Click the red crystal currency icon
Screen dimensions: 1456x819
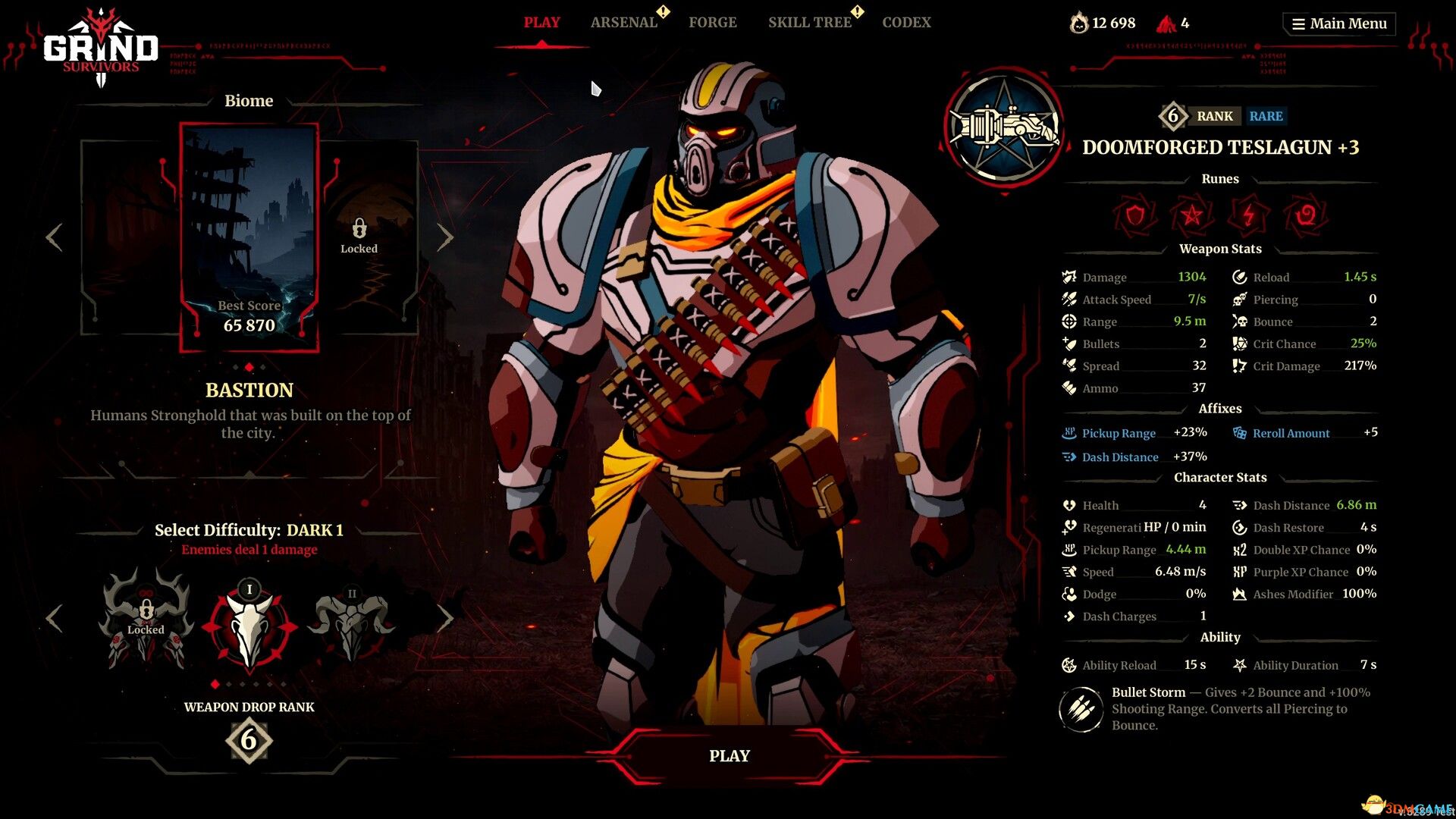click(1168, 23)
